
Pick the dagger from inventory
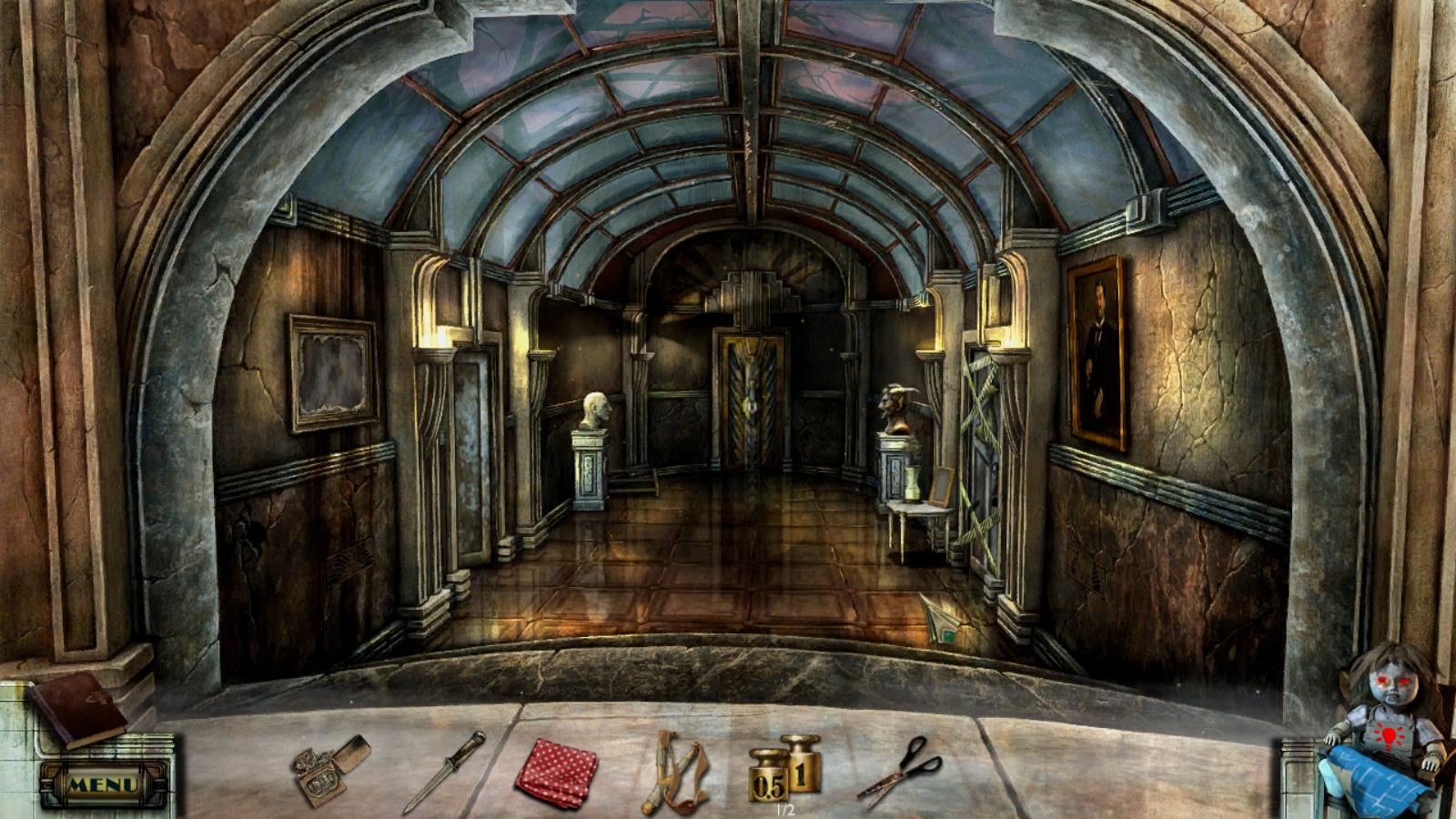click(x=444, y=772)
